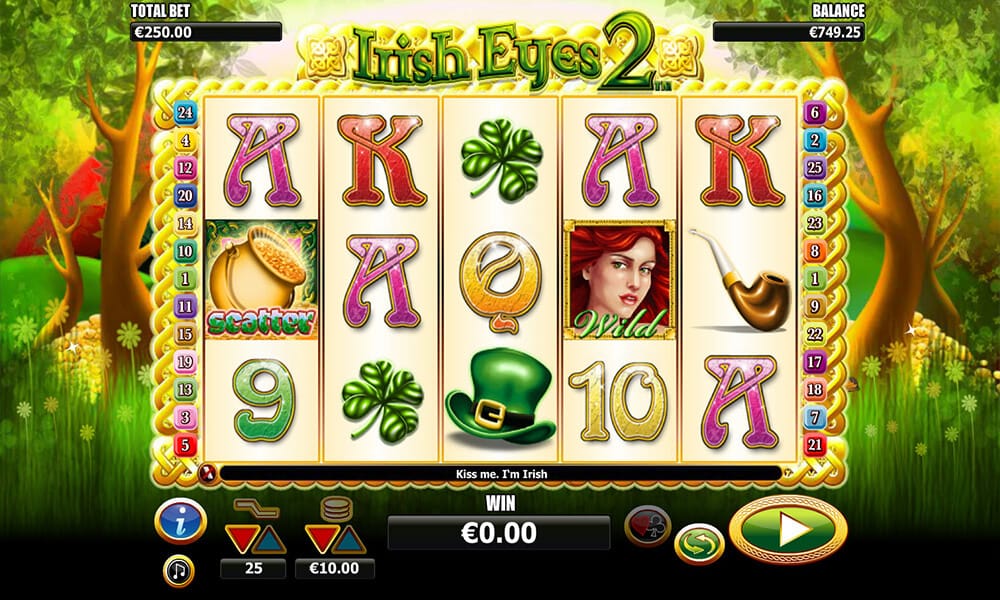Choose payline 21 marker

(814, 444)
